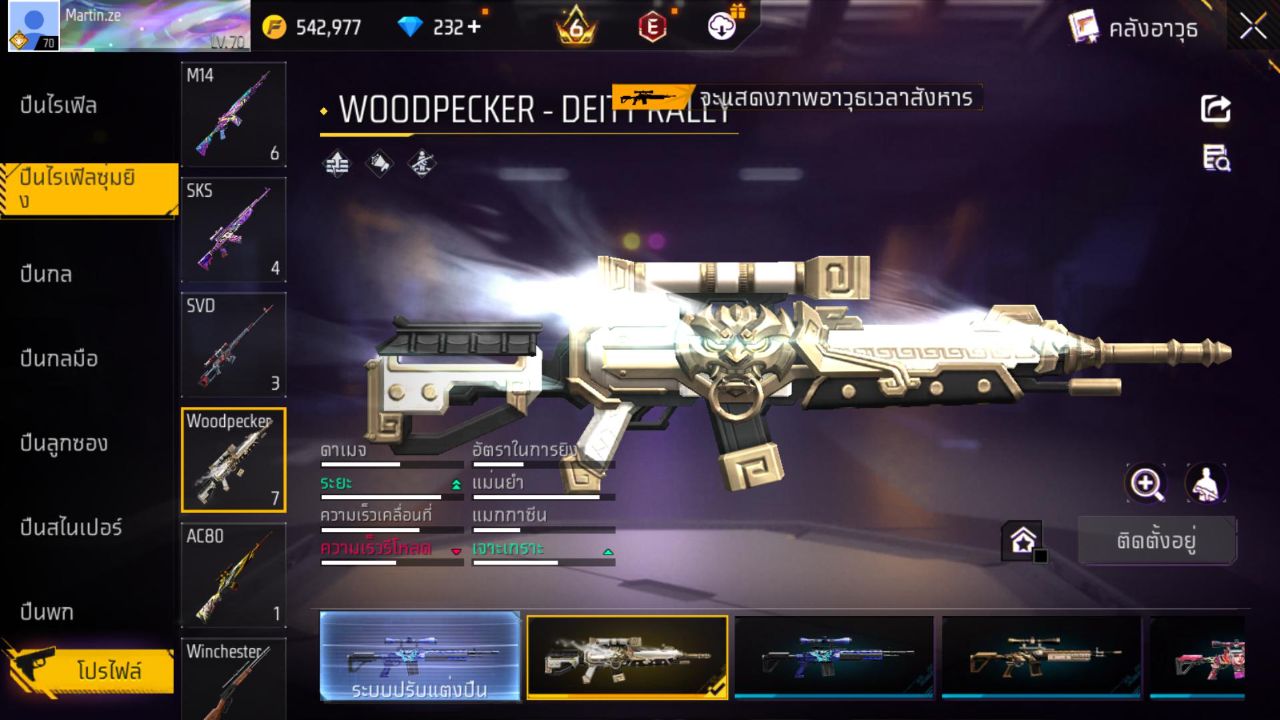Select the SVD from the weapon list
This screenshot has height=720, width=1280.
pyautogui.click(x=233, y=345)
